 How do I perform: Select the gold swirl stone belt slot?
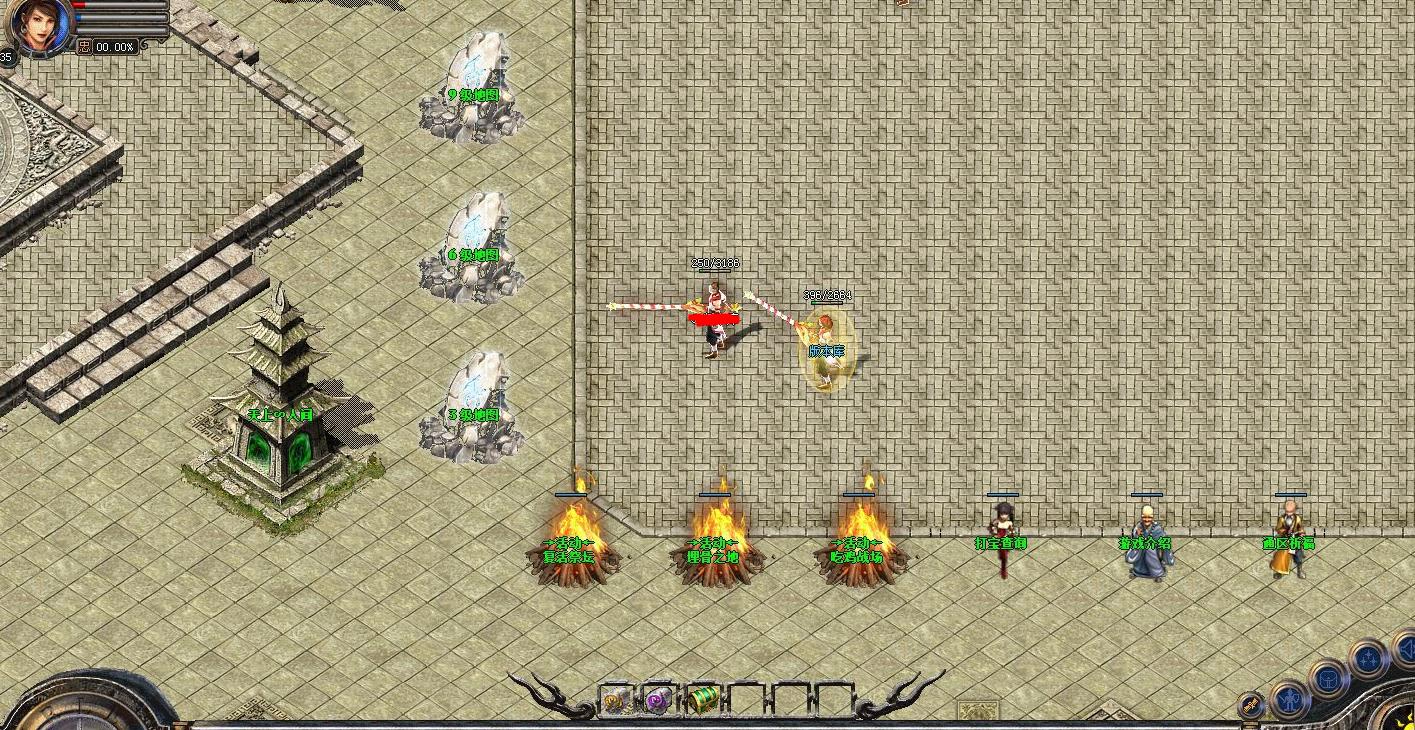(x=616, y=700)
